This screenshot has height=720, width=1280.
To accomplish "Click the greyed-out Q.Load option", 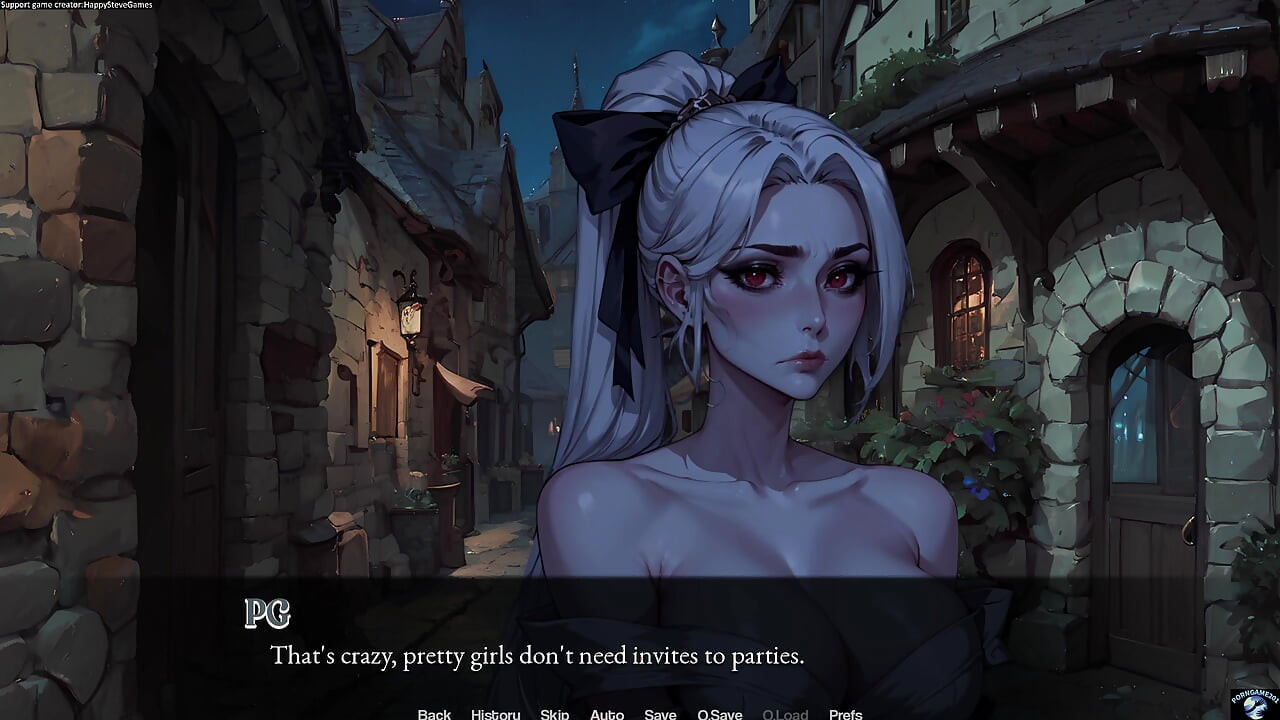I will tap(785, 714).
